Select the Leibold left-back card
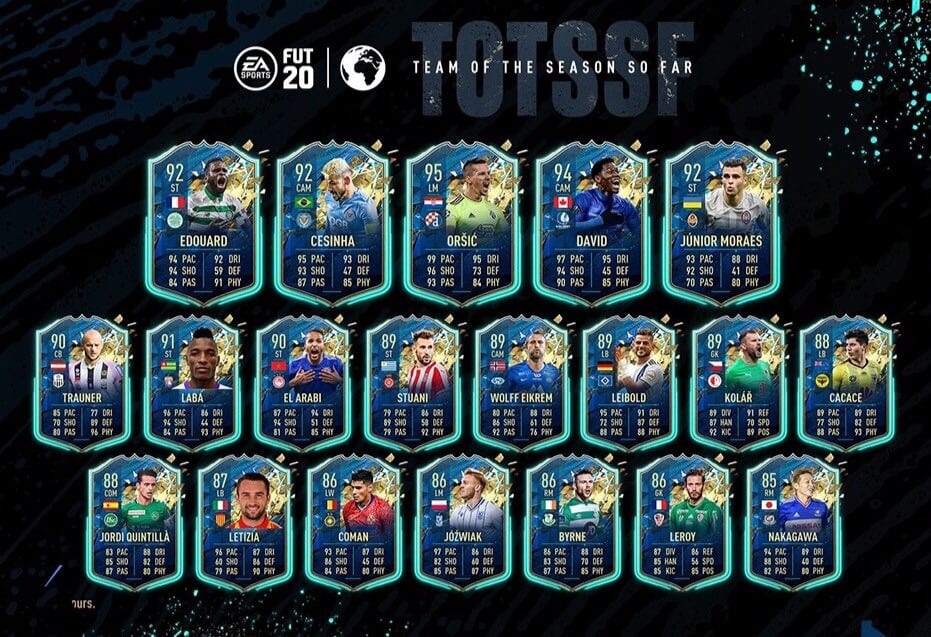 pyautogui.click(x=629, y=380)
